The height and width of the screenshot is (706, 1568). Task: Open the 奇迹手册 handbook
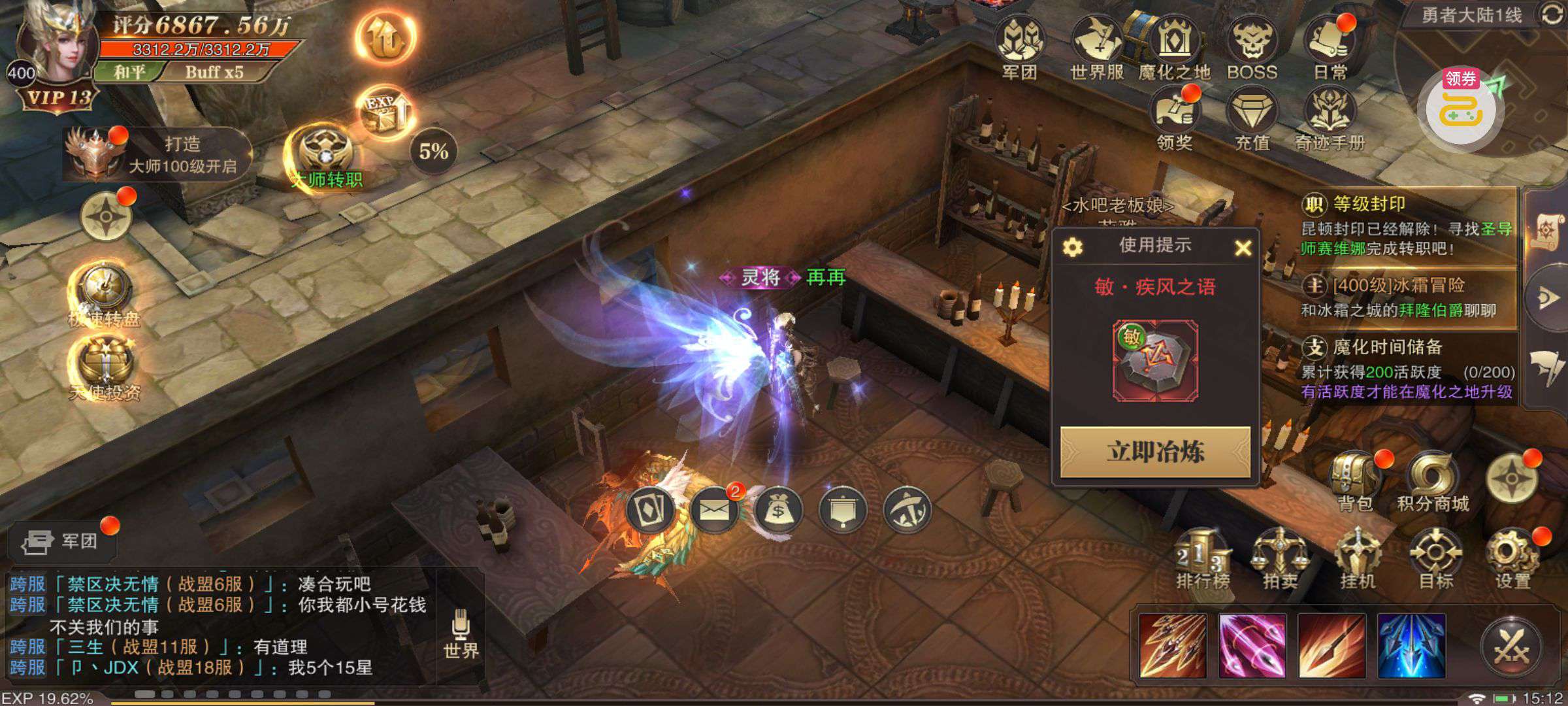(1330, 118)
